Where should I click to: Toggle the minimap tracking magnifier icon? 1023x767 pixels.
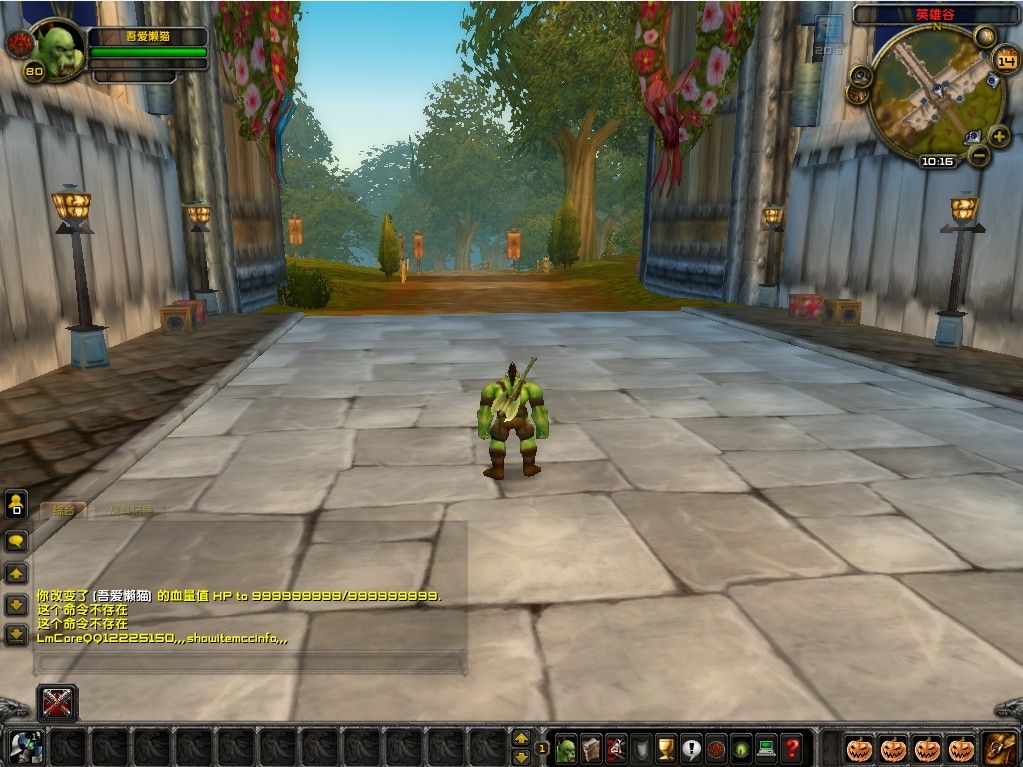[859, 74]
